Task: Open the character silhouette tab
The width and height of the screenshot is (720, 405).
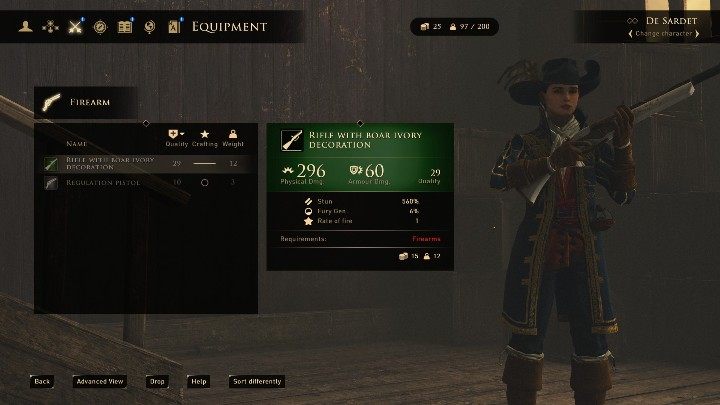Action: coord(24,26)
